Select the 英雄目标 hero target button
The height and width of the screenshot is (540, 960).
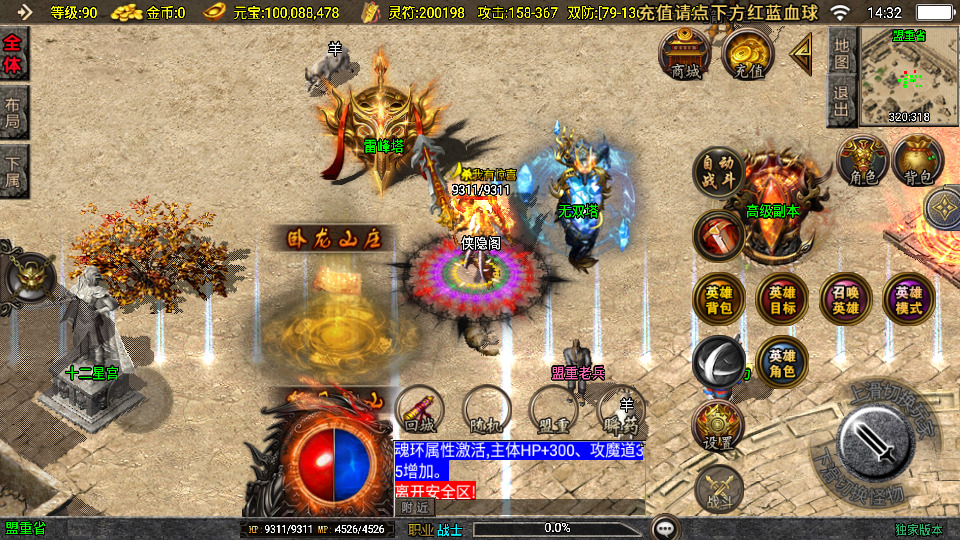782,300
